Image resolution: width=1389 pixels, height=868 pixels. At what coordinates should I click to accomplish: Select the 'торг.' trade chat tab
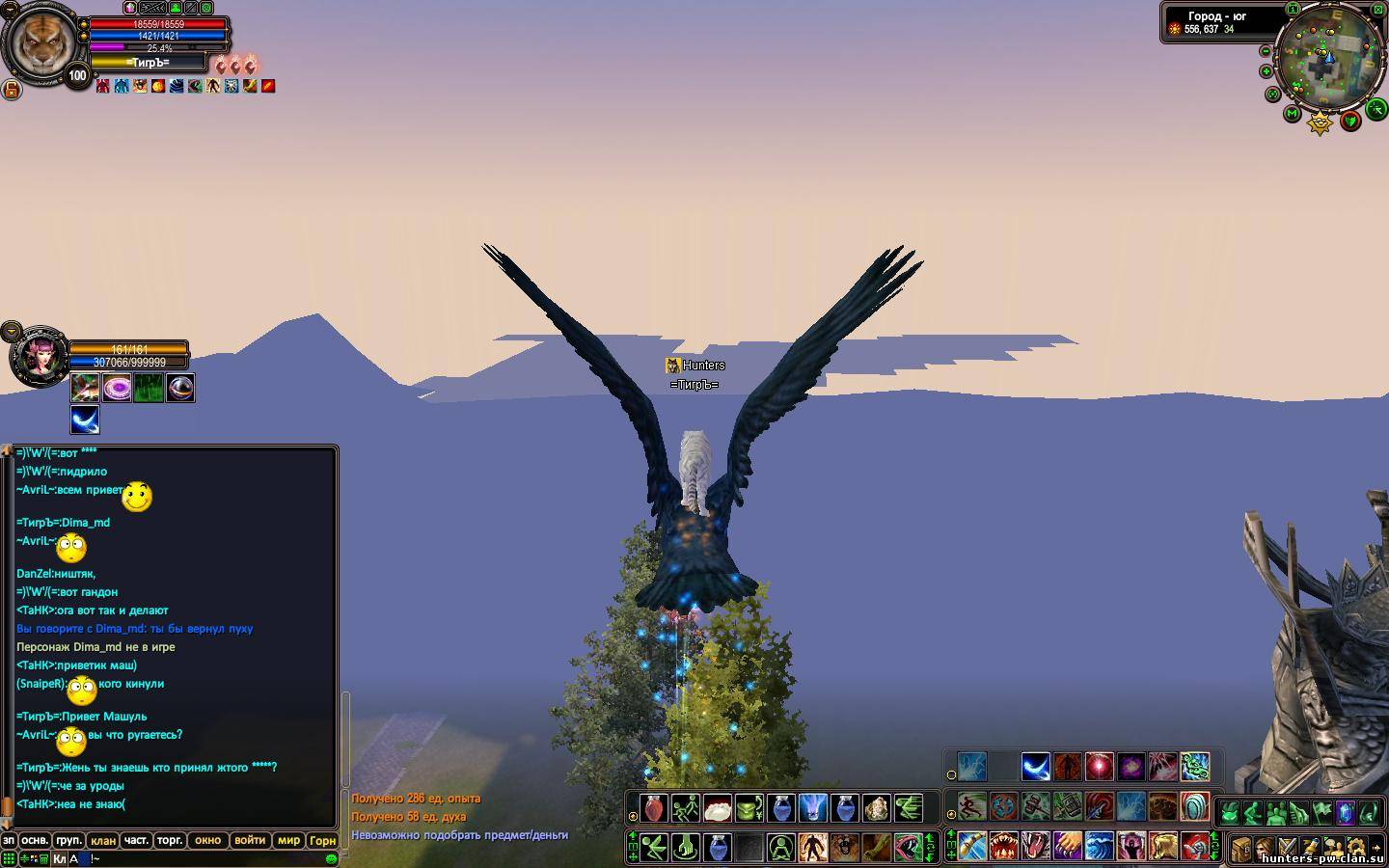170,841
